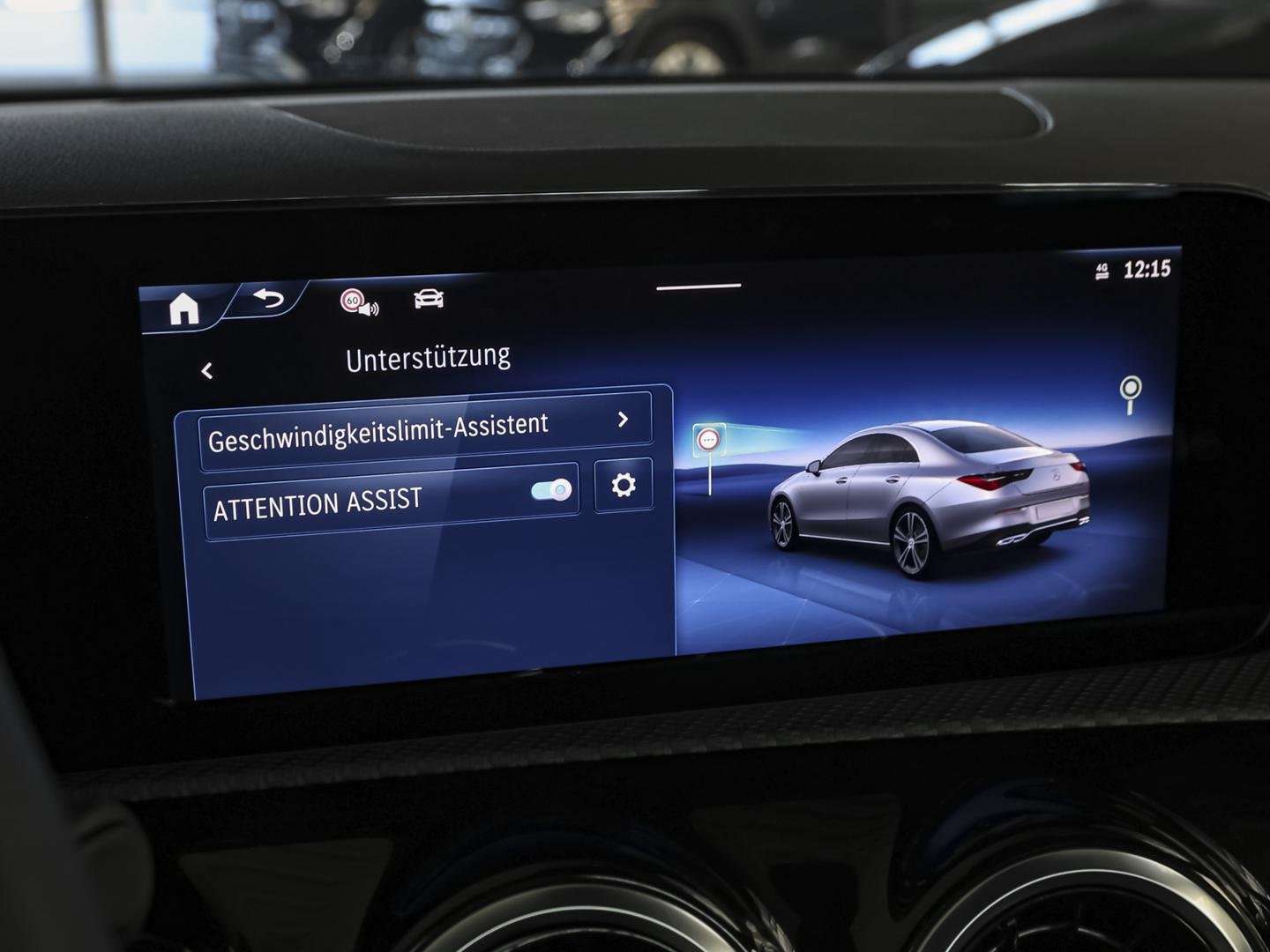Tap the left-pointing back chevron
This screenshot has height=952, width=1270.
pyautogui.click(x=207, y=370)
